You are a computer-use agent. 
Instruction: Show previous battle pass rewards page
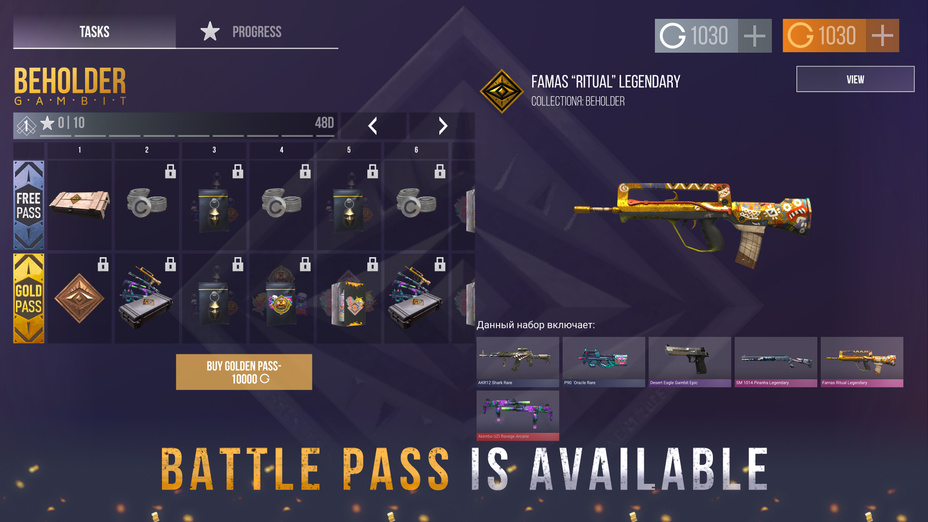373,126
